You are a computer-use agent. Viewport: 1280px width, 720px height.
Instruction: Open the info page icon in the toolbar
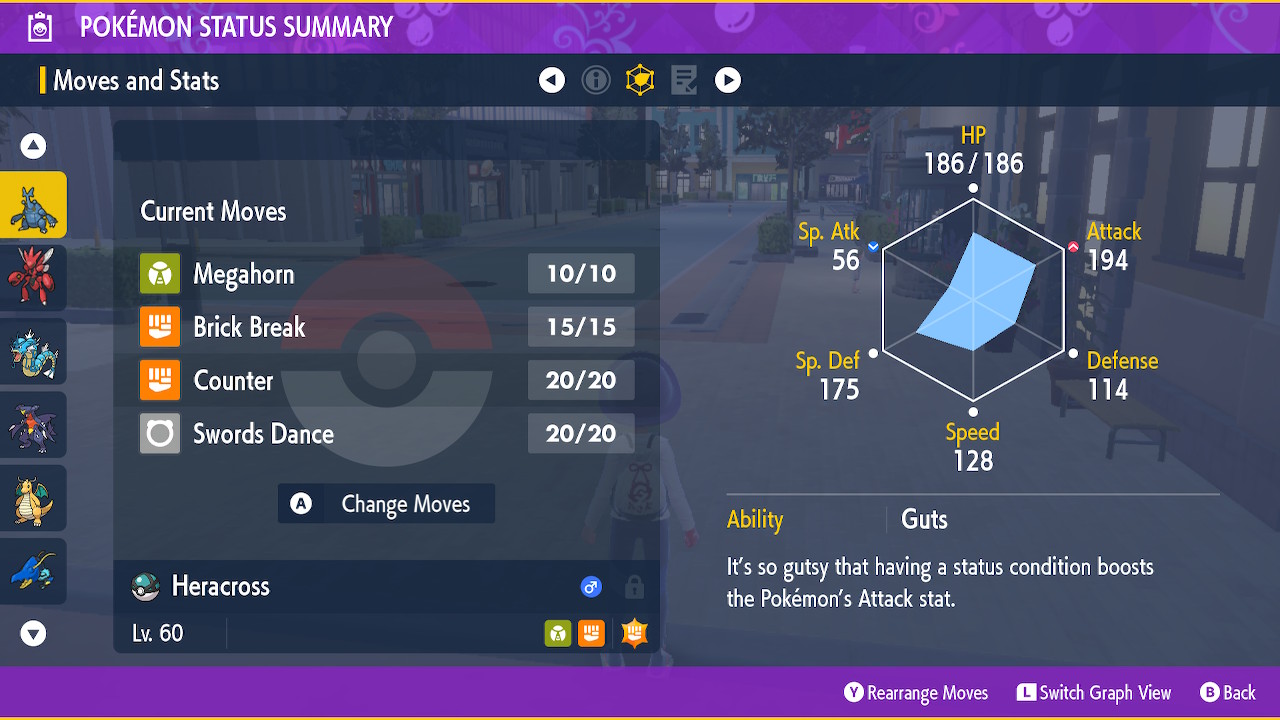pyautogui.click(x=596, y=80)
